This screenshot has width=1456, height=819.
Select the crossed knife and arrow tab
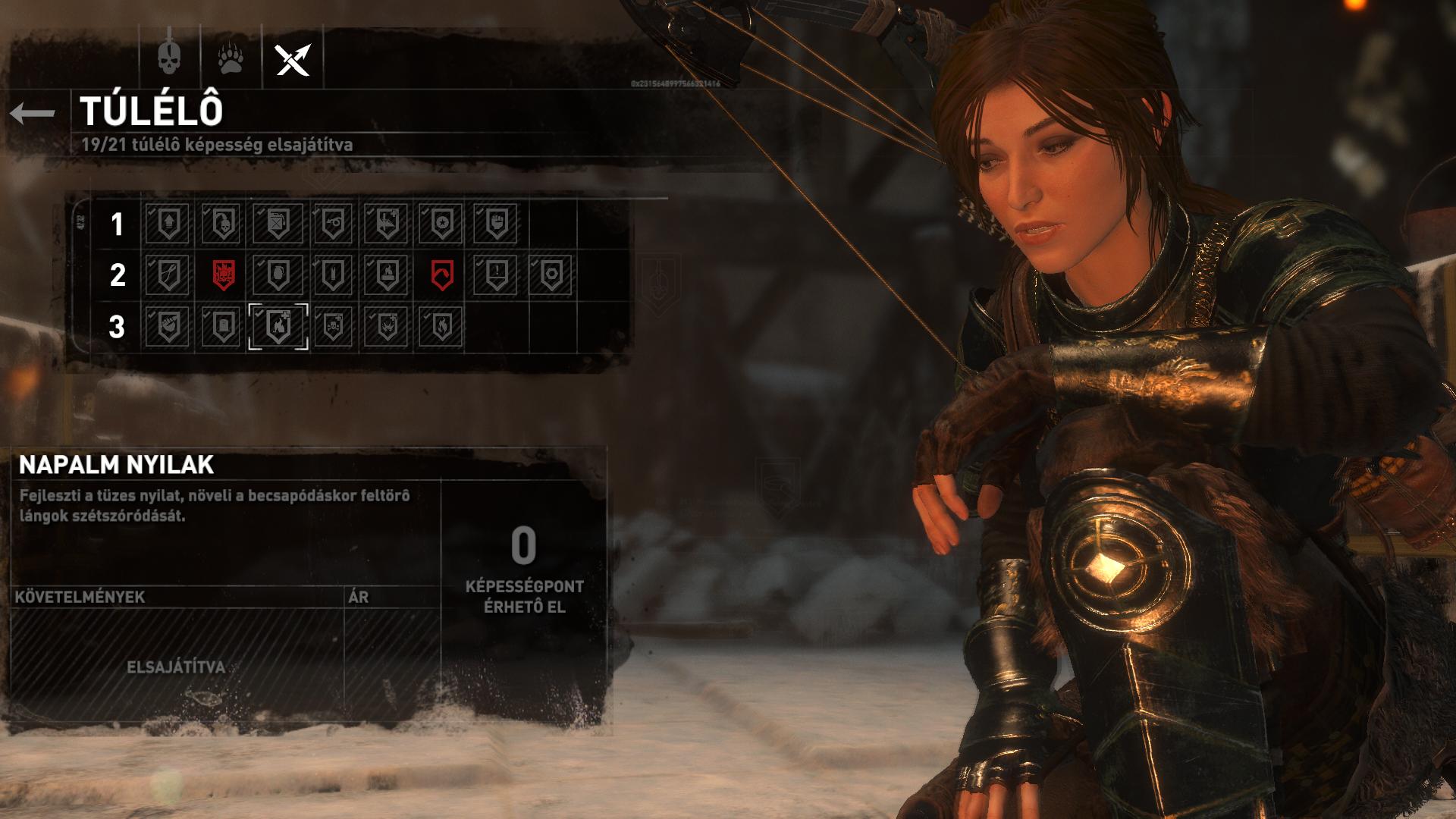pos(293,59)
